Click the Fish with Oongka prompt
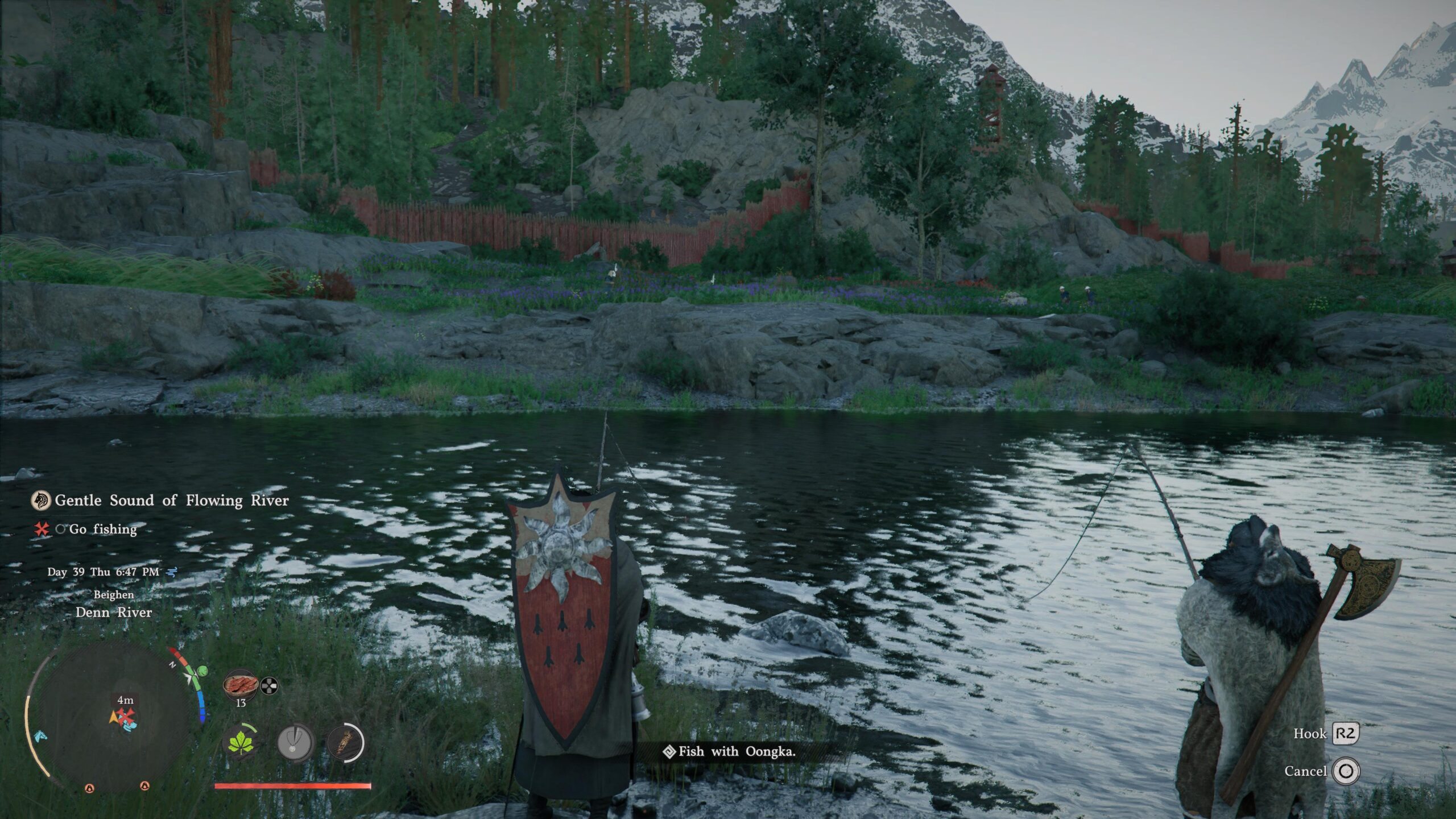Viewport: 1456px width, 819px height. pos(737,752)
